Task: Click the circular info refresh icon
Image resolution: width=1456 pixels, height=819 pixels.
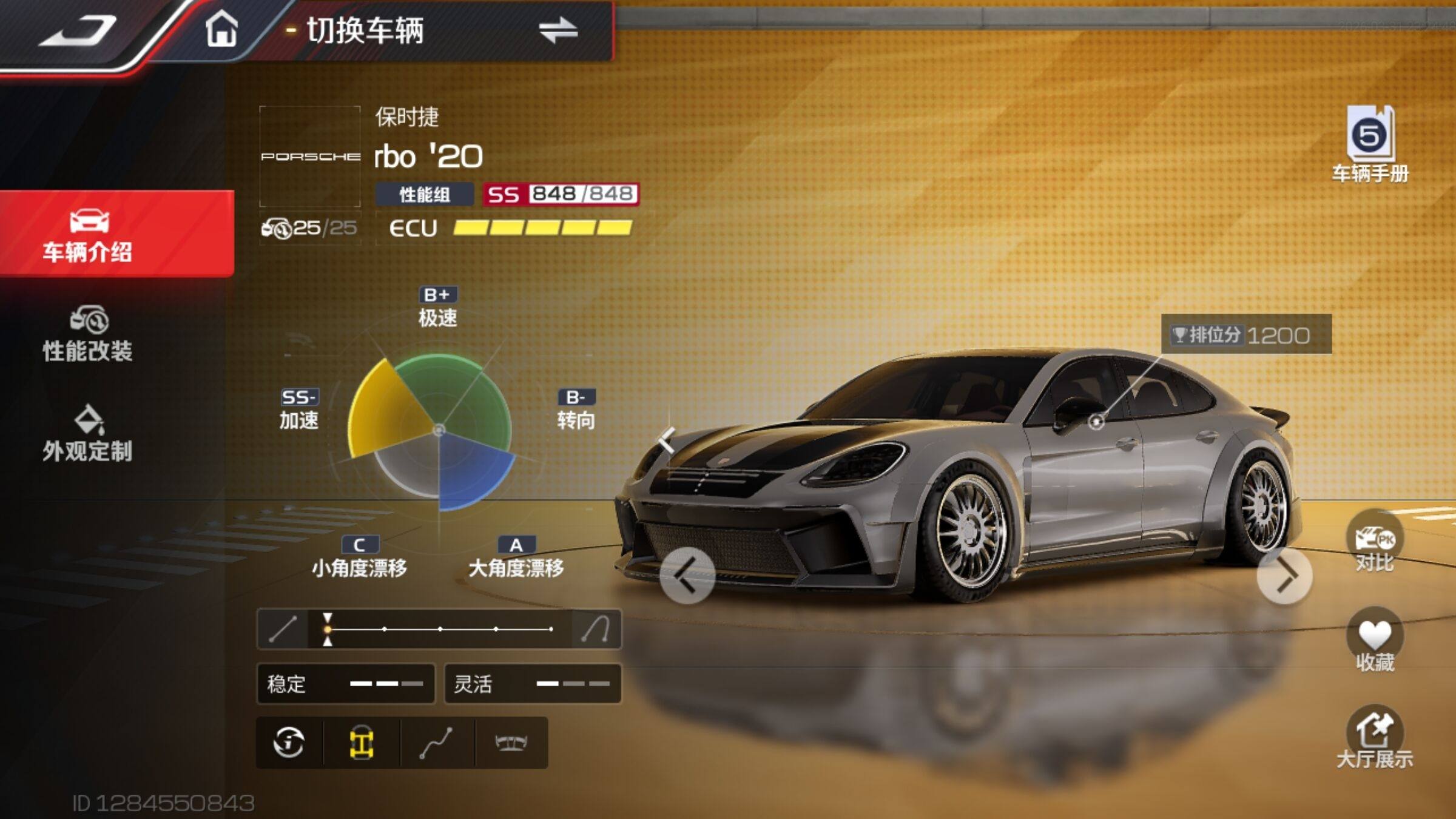Action: click(x=289, y=743)
